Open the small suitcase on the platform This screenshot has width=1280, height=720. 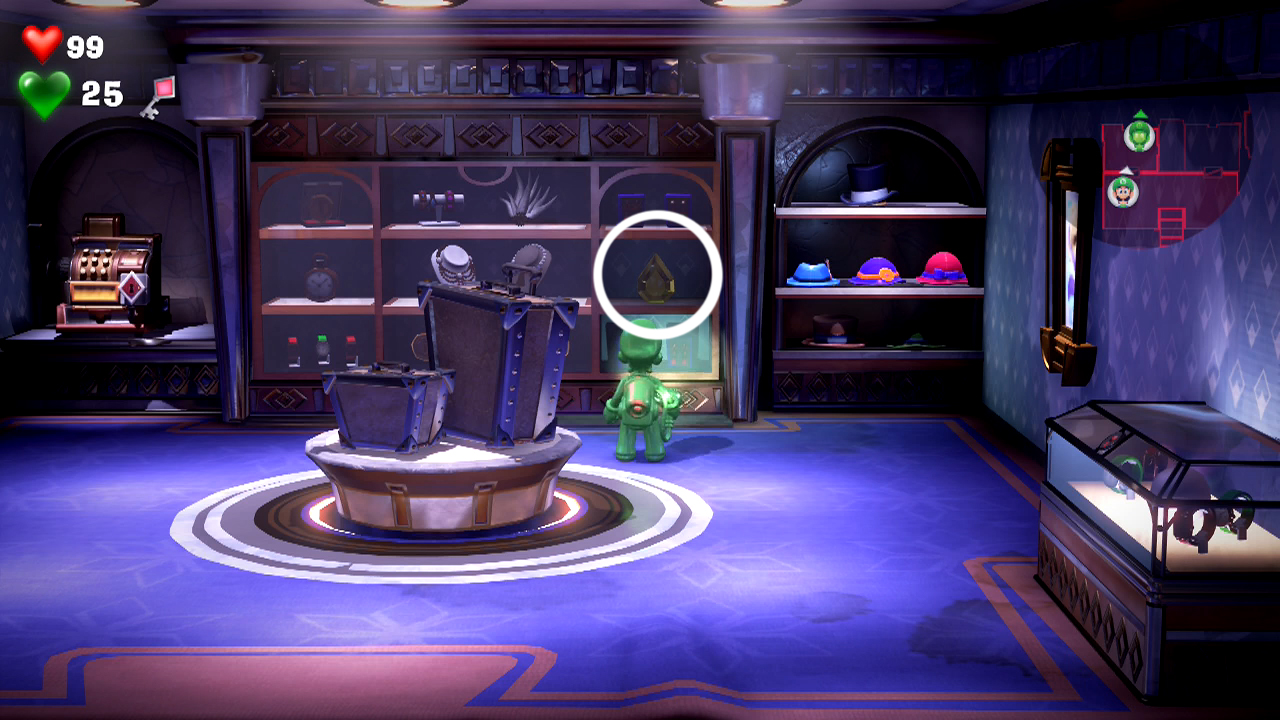pos(385,410)
